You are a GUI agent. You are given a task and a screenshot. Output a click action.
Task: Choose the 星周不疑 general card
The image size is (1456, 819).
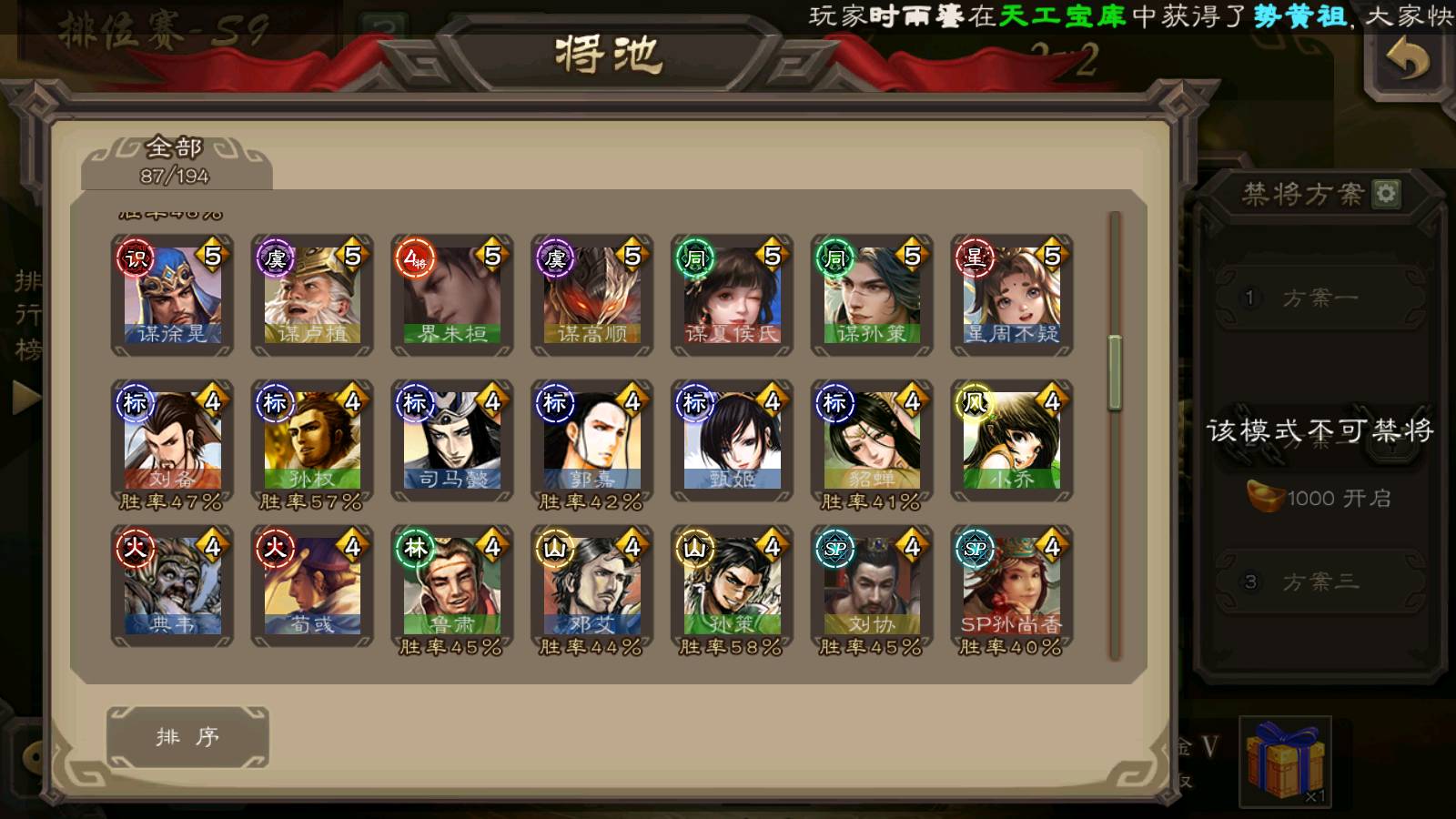coord(1012,294)
